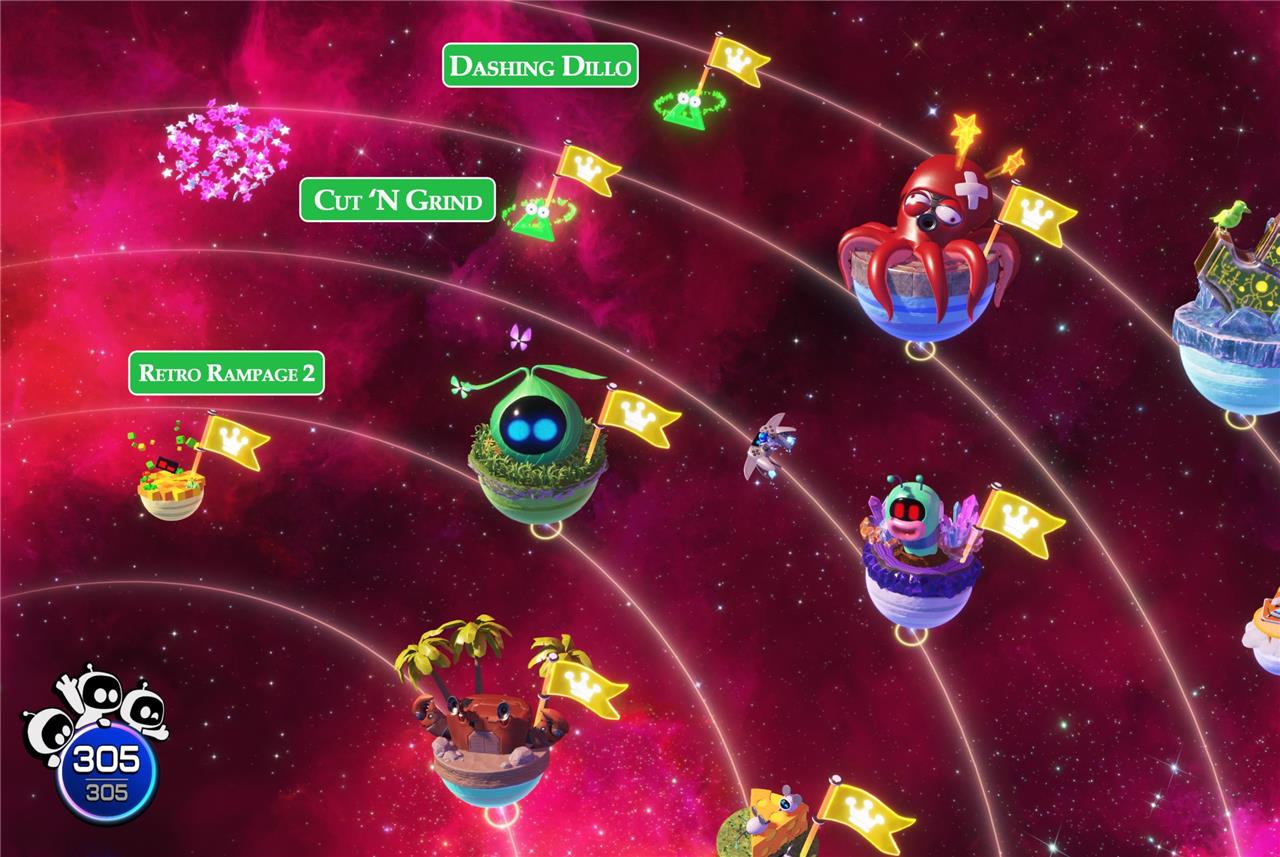Viewport: 1280px width, 857px height.
Task: Select the cheese and mouse planet
Action: (x=772, y=825)
